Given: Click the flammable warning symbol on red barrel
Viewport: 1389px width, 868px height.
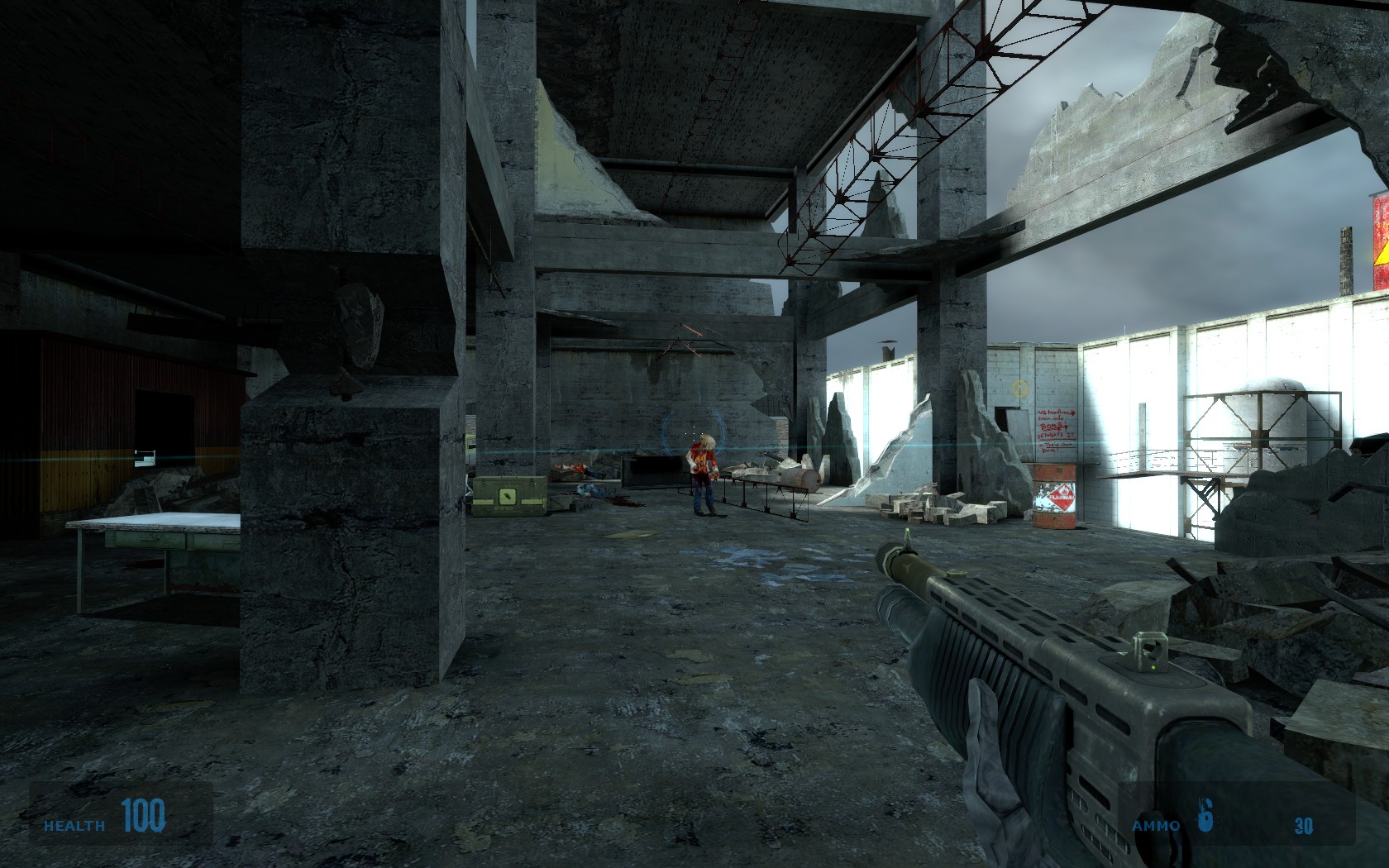Looking at the screenshot, I should pos(1062,497).
